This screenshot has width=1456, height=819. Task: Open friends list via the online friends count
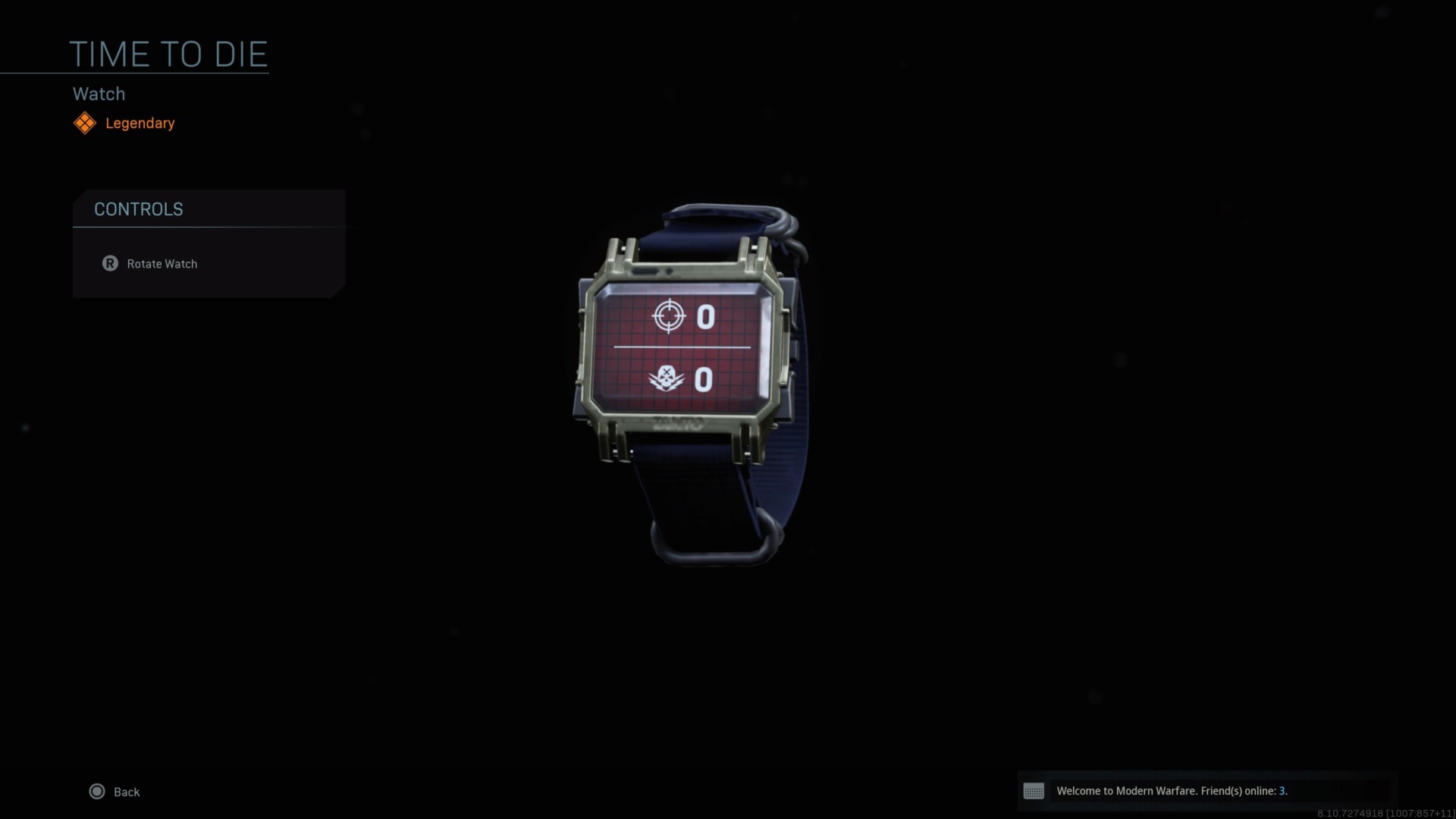(1283, 790)
